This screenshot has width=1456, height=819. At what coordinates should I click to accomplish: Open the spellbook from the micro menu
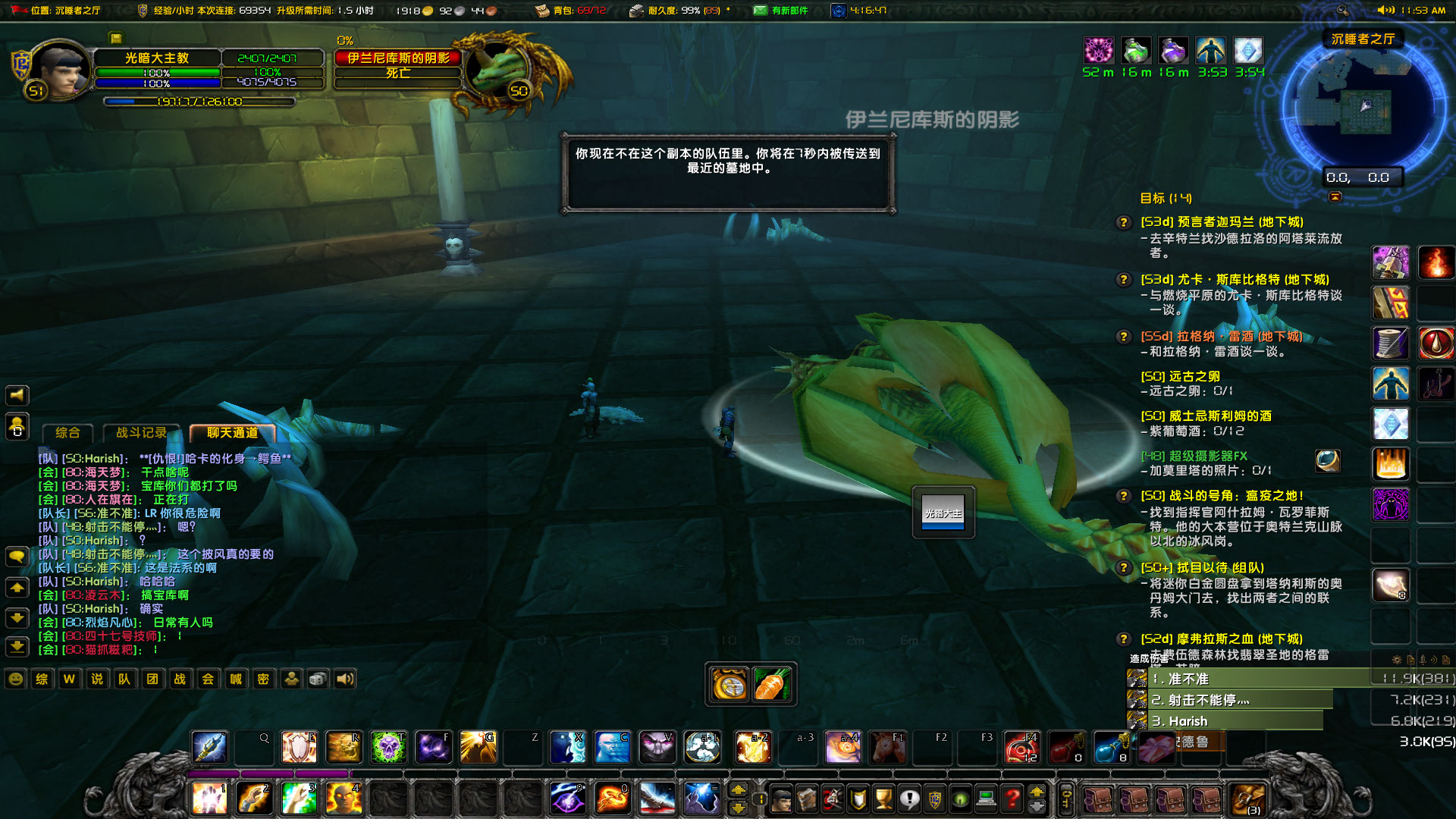[x=806, y=799]
